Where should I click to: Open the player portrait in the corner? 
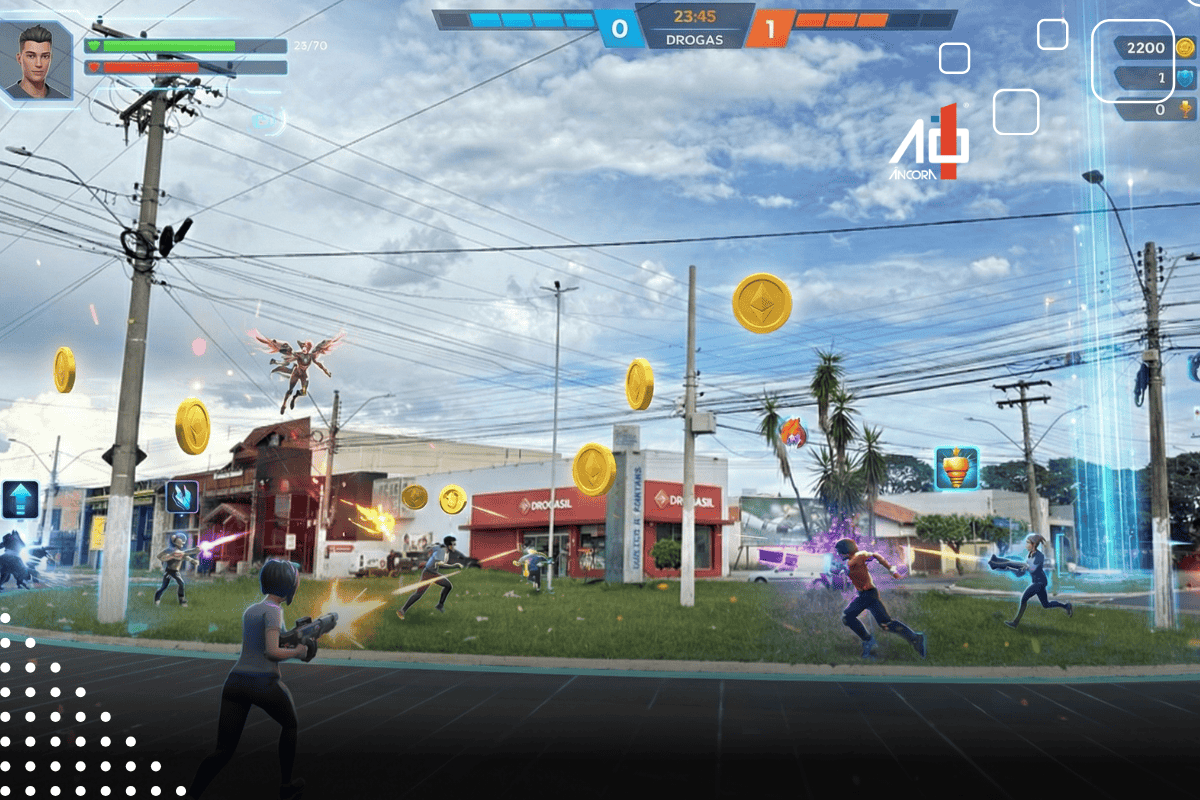click(x=36, y=60)
